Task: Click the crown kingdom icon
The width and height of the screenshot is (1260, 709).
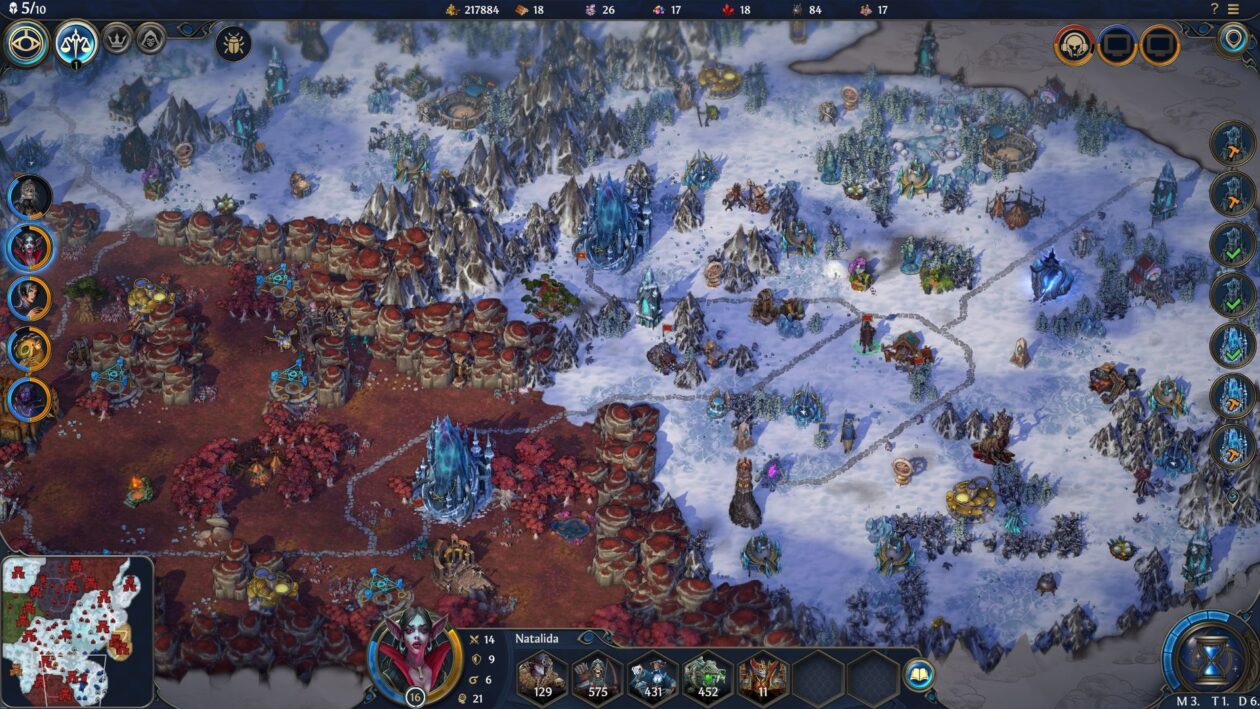Action: pyautogui.click(x=118, y=38)
